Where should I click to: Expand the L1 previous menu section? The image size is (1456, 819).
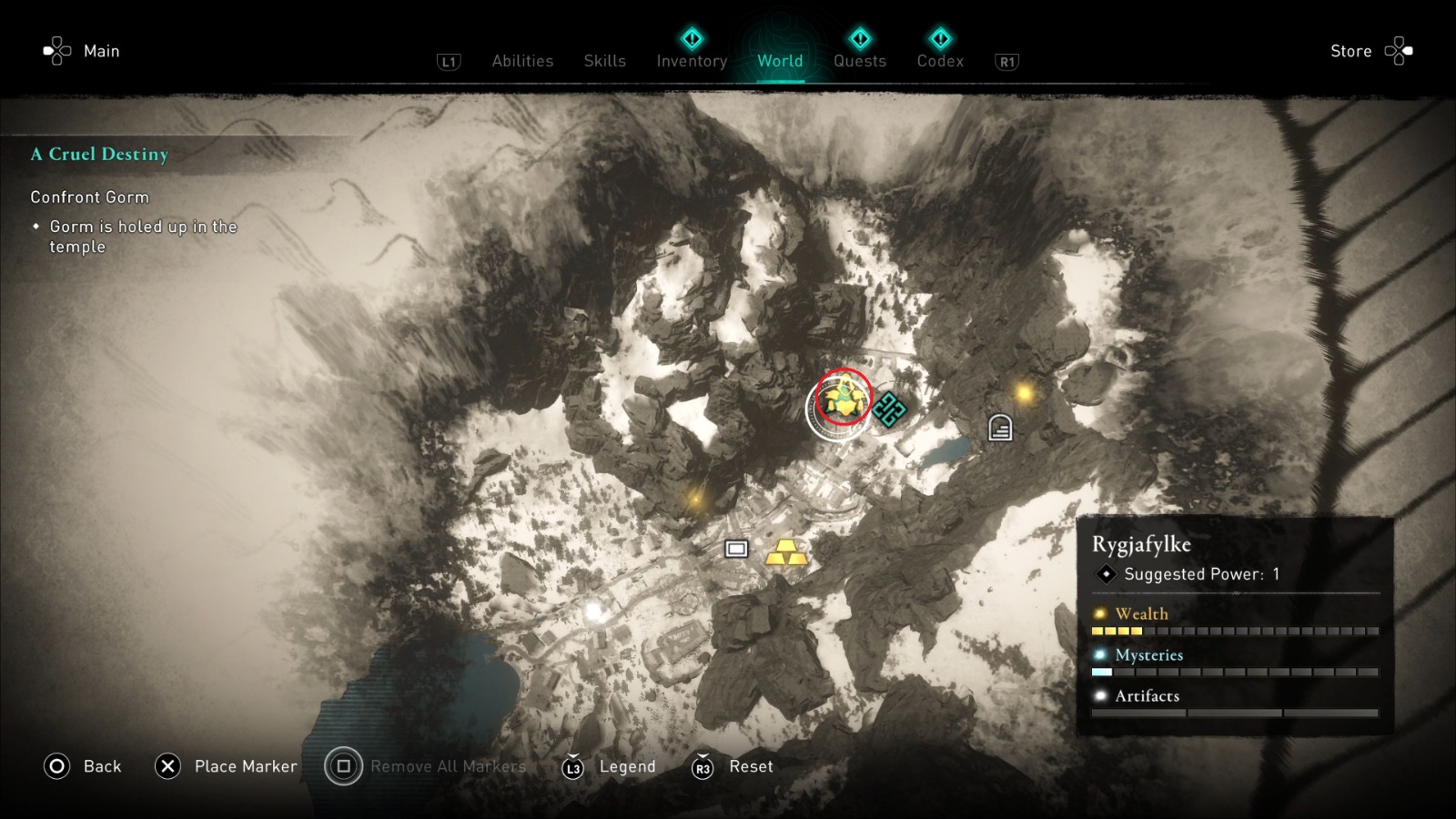[x=448, y=62]
